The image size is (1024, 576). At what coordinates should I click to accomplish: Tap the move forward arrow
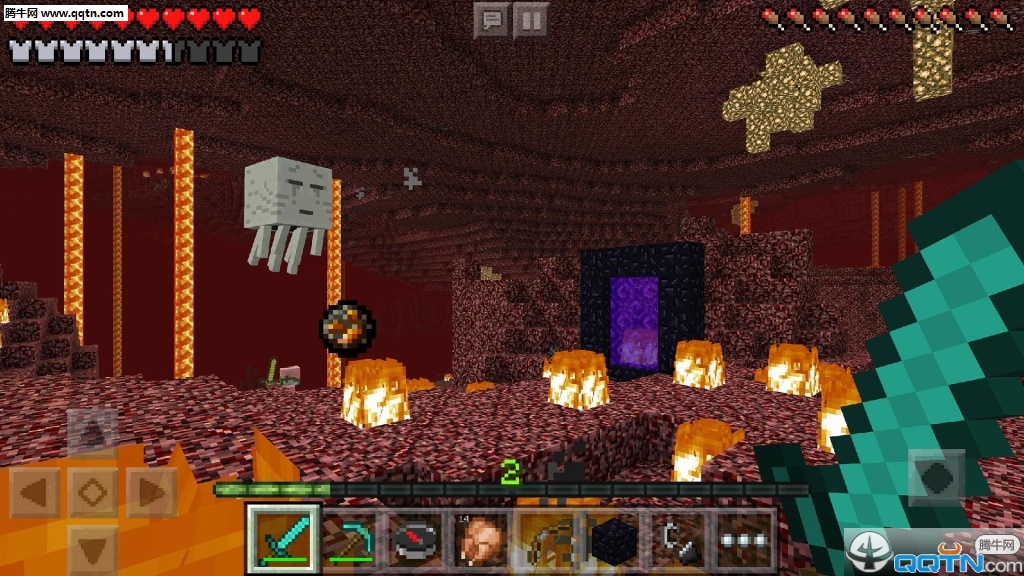pos(93,433)
